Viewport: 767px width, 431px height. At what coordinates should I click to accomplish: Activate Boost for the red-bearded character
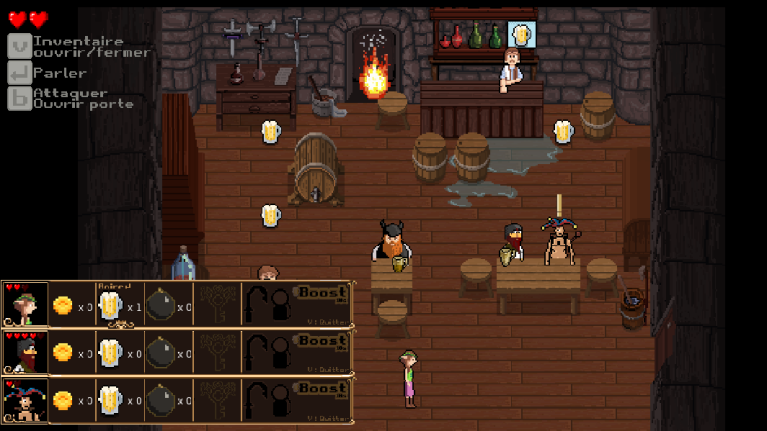[322, 342]
